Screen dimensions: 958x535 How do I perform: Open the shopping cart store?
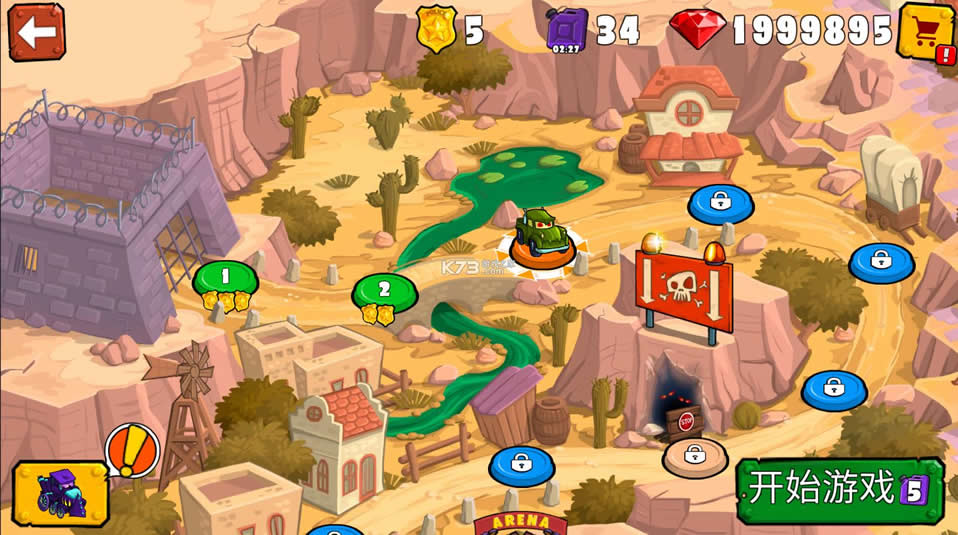(x=926, y=31)
